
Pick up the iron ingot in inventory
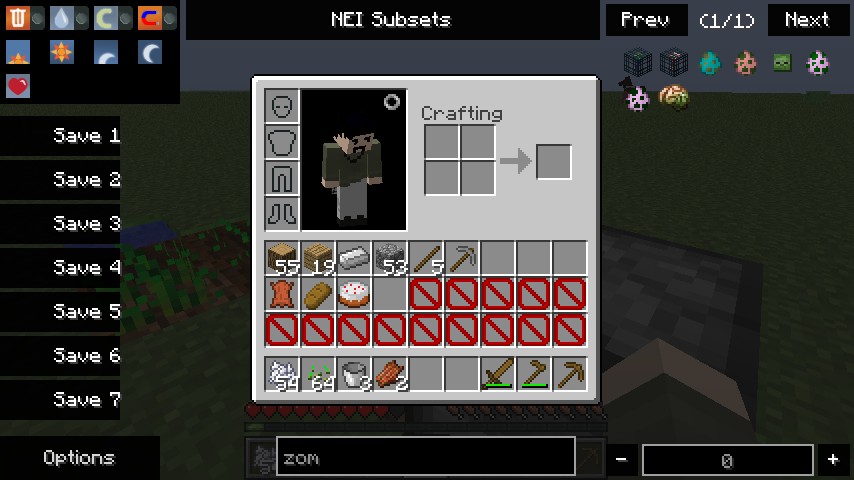[x=354, y=258]
